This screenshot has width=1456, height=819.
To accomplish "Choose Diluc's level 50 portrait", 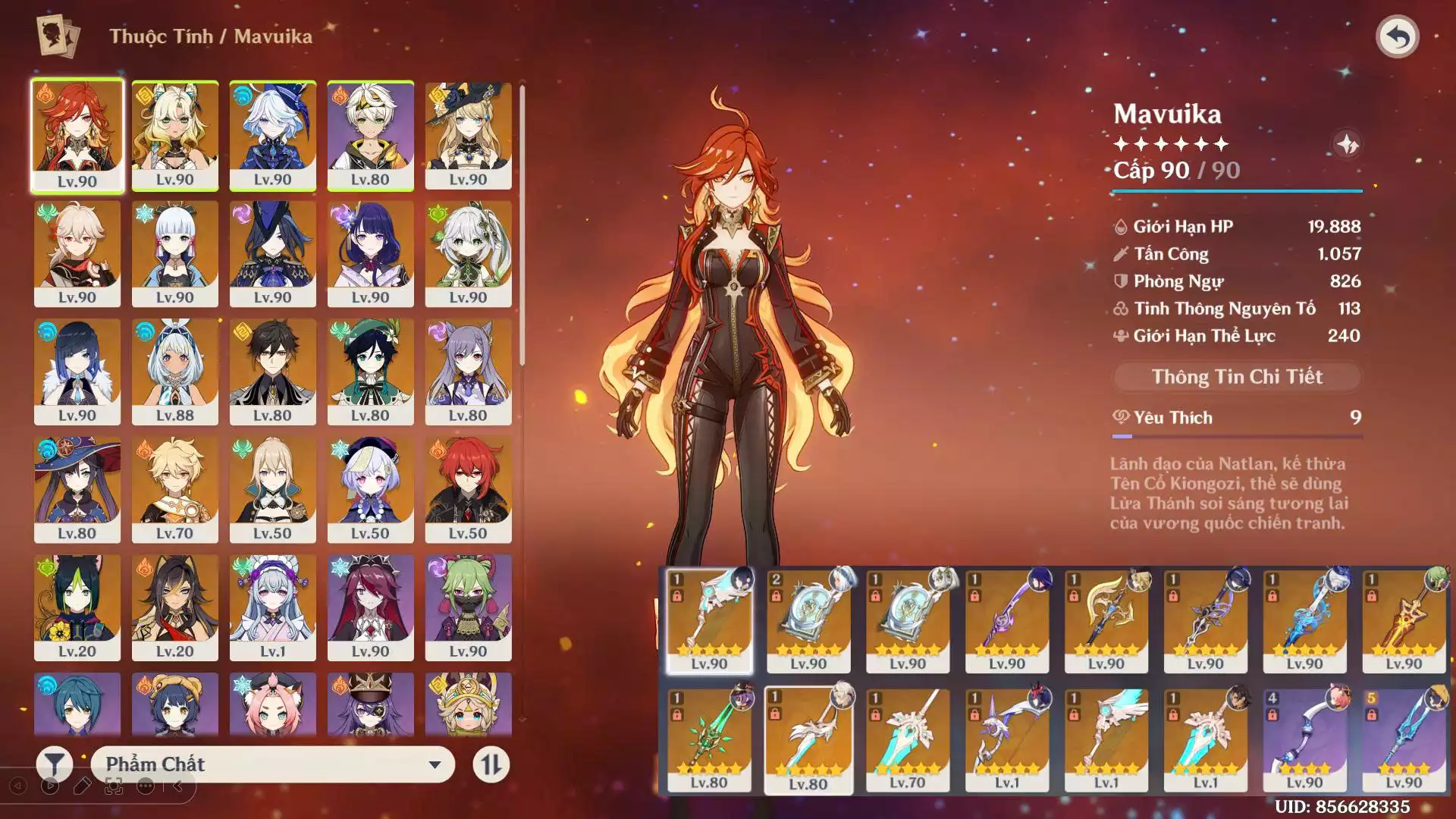I will pos(468,489).
